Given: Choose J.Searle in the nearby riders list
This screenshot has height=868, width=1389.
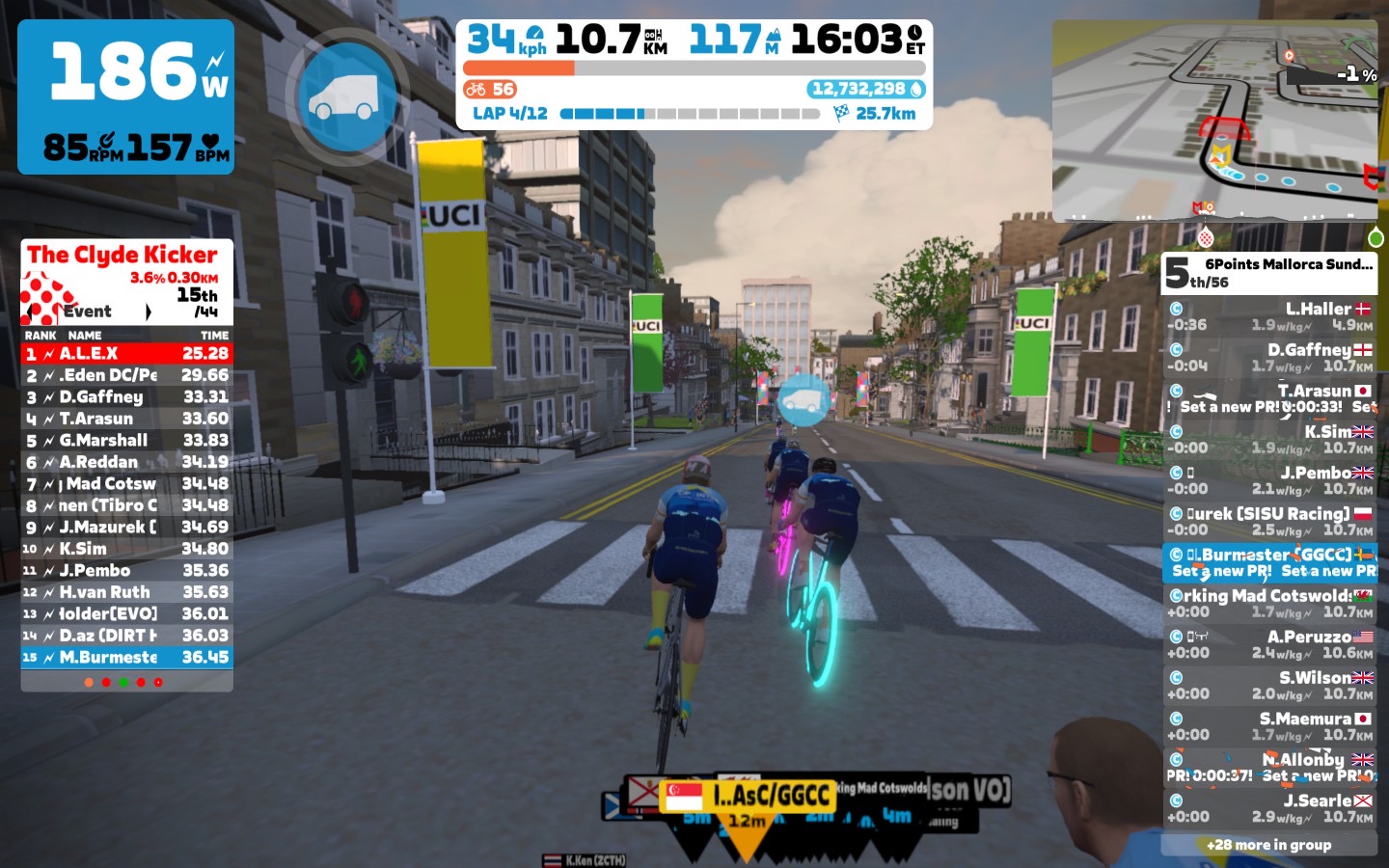Looking at the screenshot, I should click(x=1269, y=808).
